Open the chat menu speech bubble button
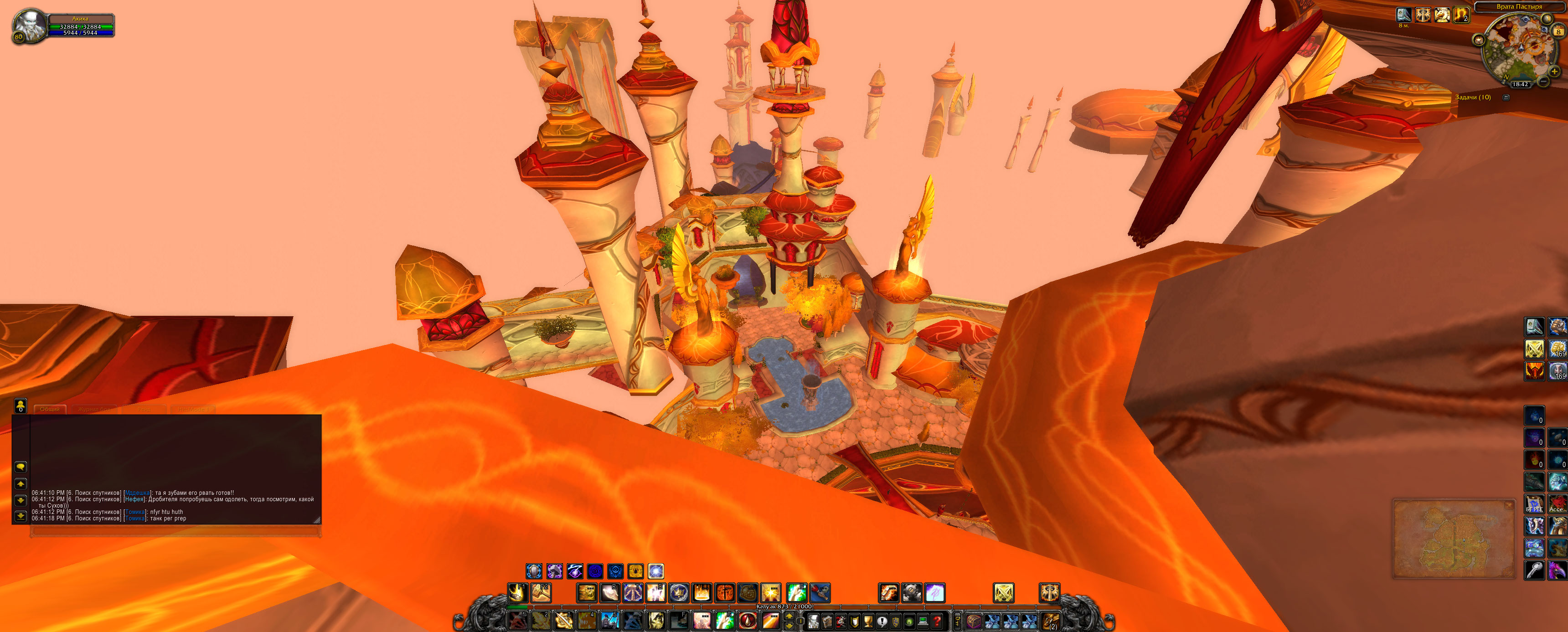1568x632 pixels. tap(21, 467)
